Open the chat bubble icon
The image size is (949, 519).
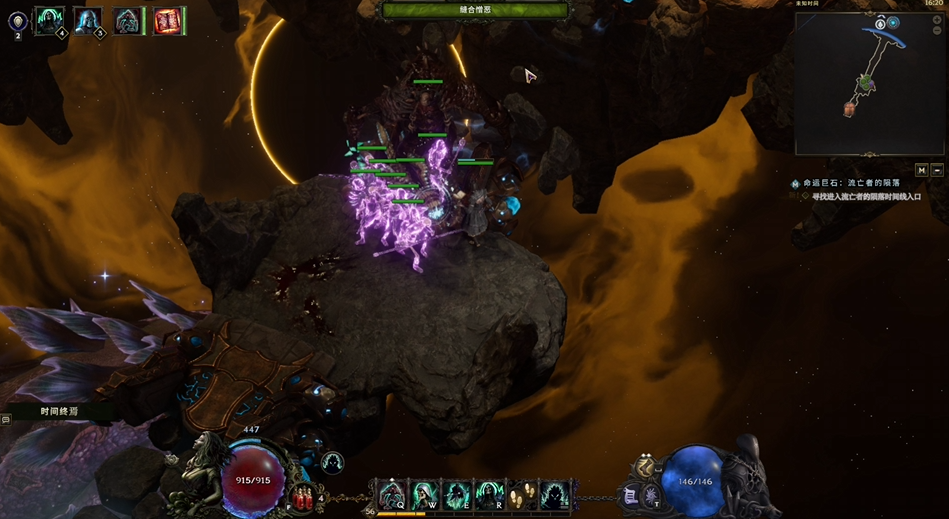tap(6, 420)
